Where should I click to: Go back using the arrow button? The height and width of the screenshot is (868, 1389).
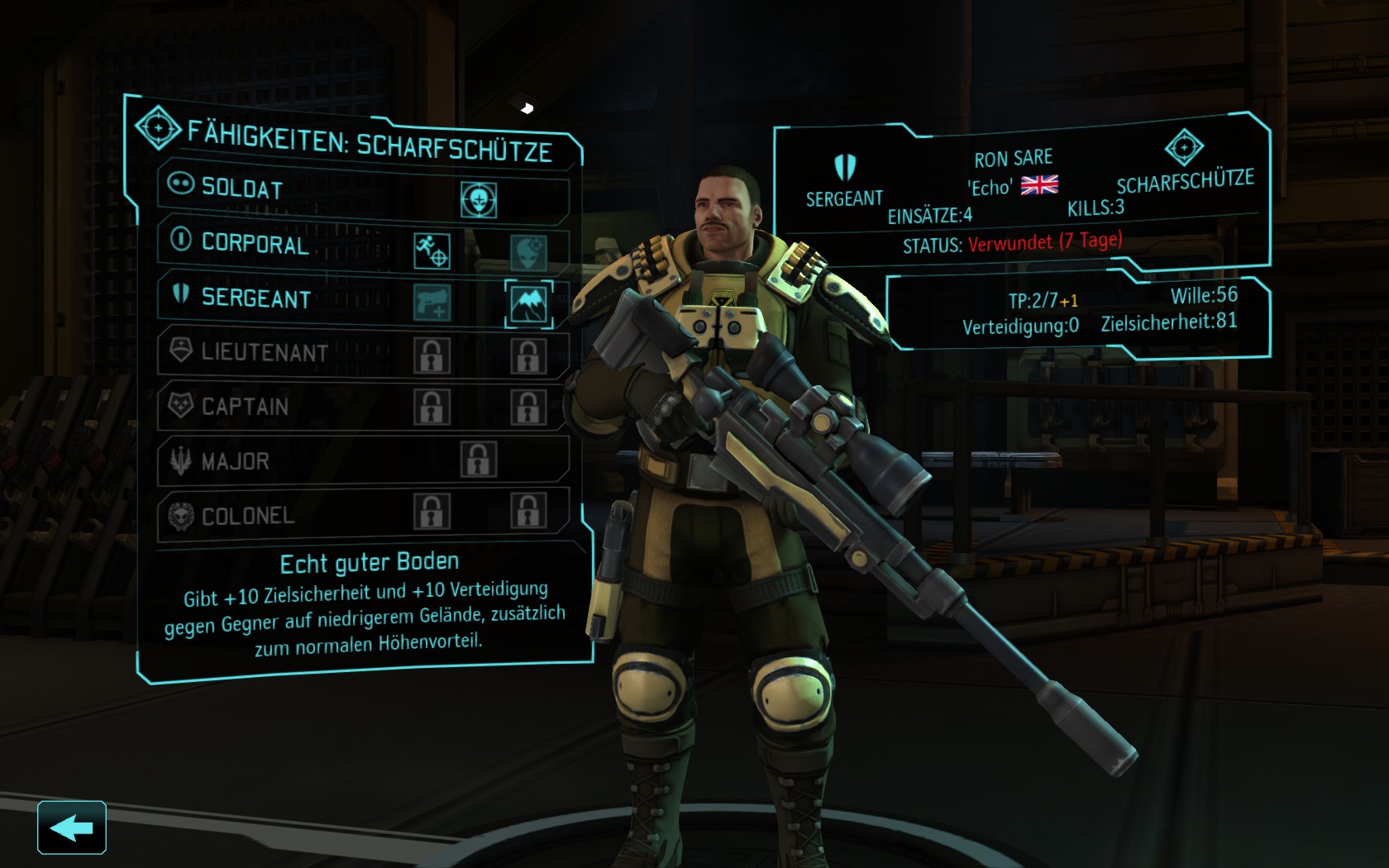(71, 827)
